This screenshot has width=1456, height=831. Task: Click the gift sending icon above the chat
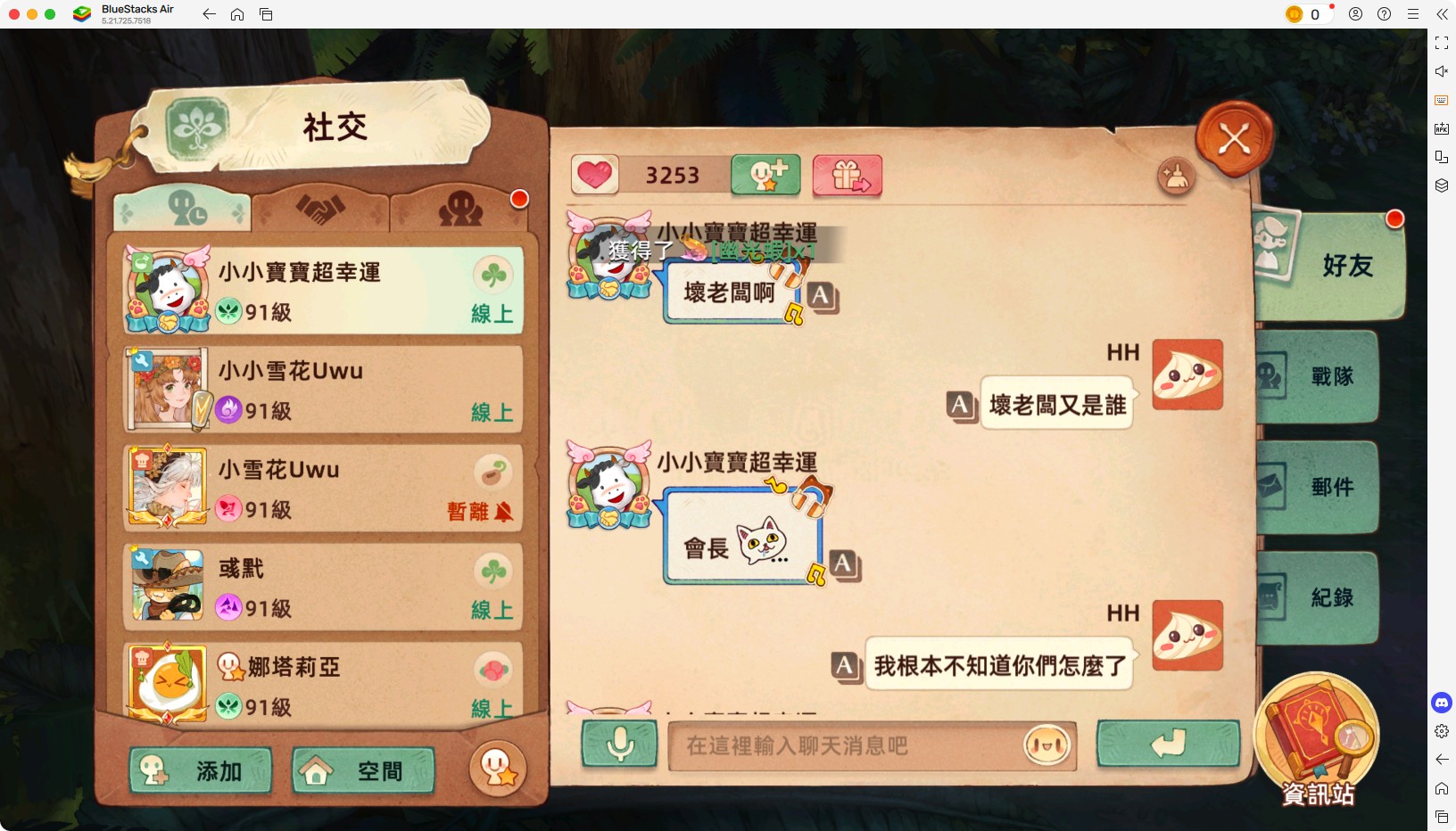point(846,176)
